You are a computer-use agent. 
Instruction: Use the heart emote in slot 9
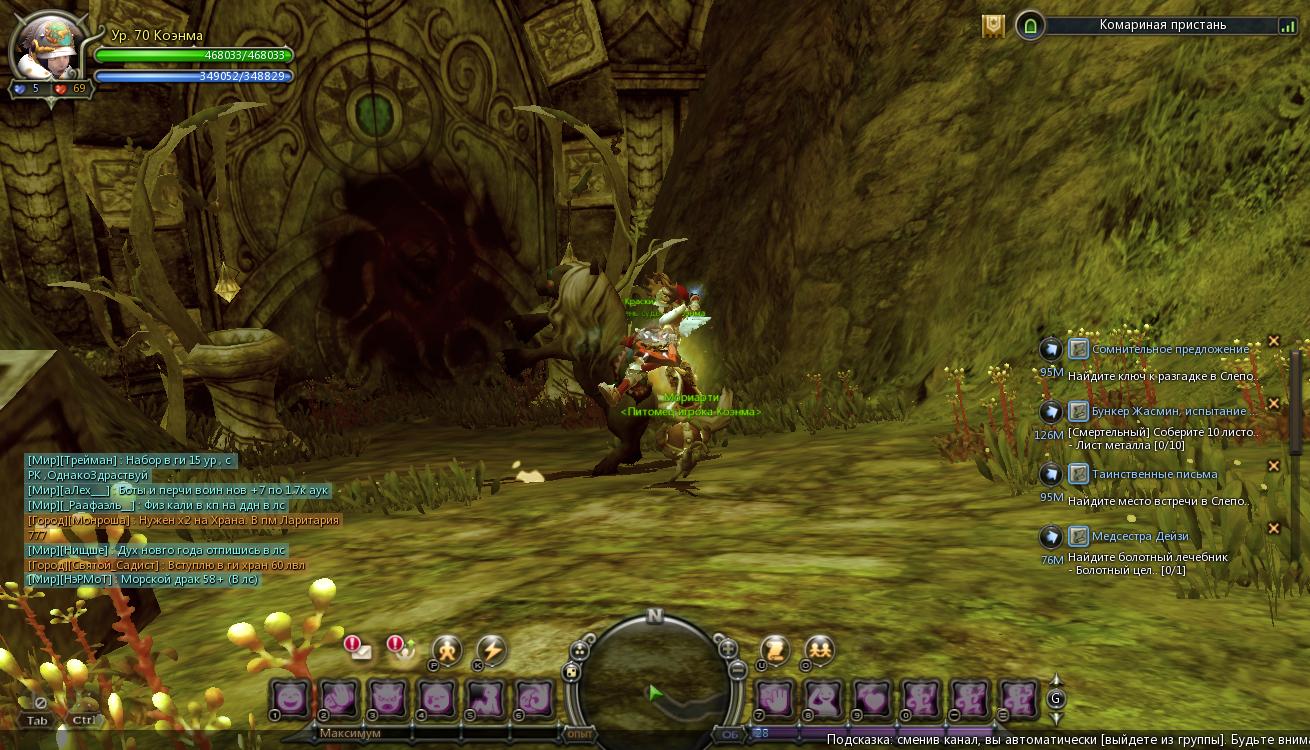coord(873,698)
